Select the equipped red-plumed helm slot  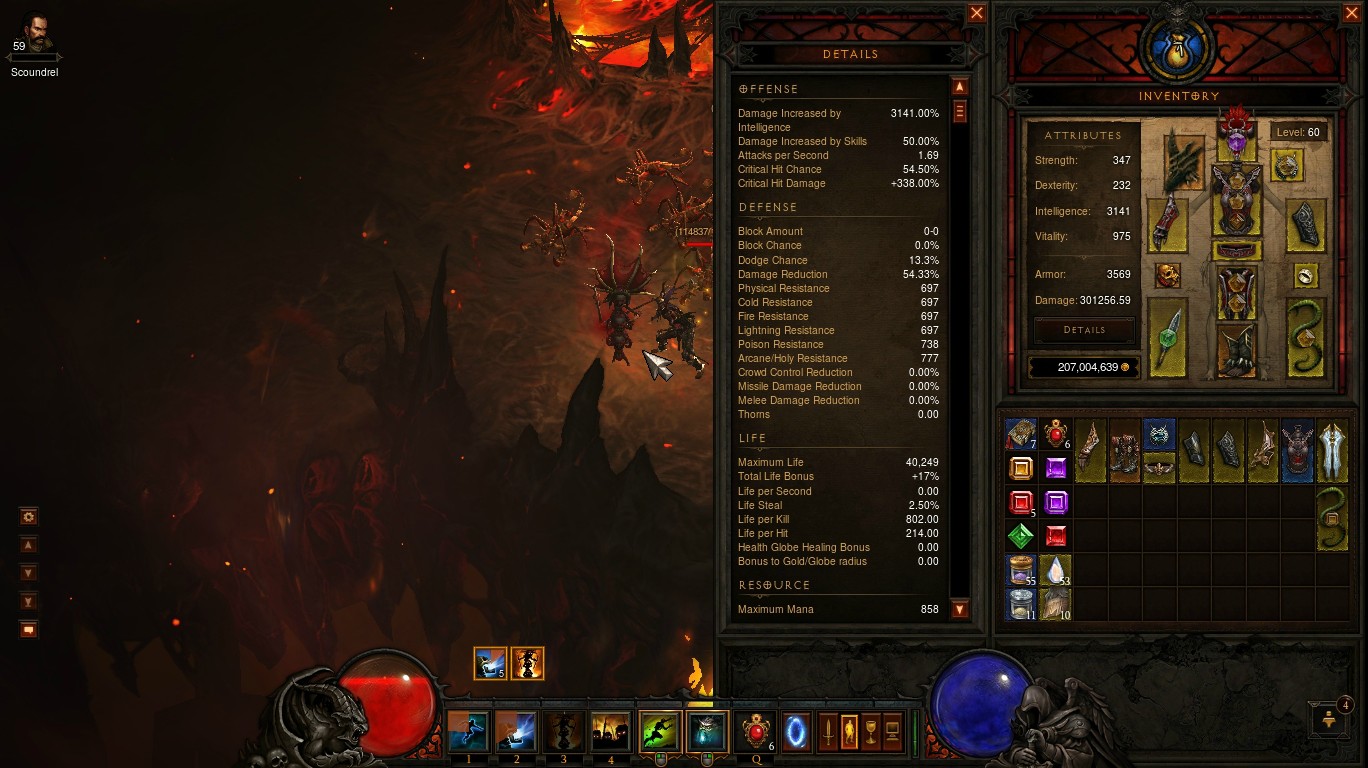1237,135
